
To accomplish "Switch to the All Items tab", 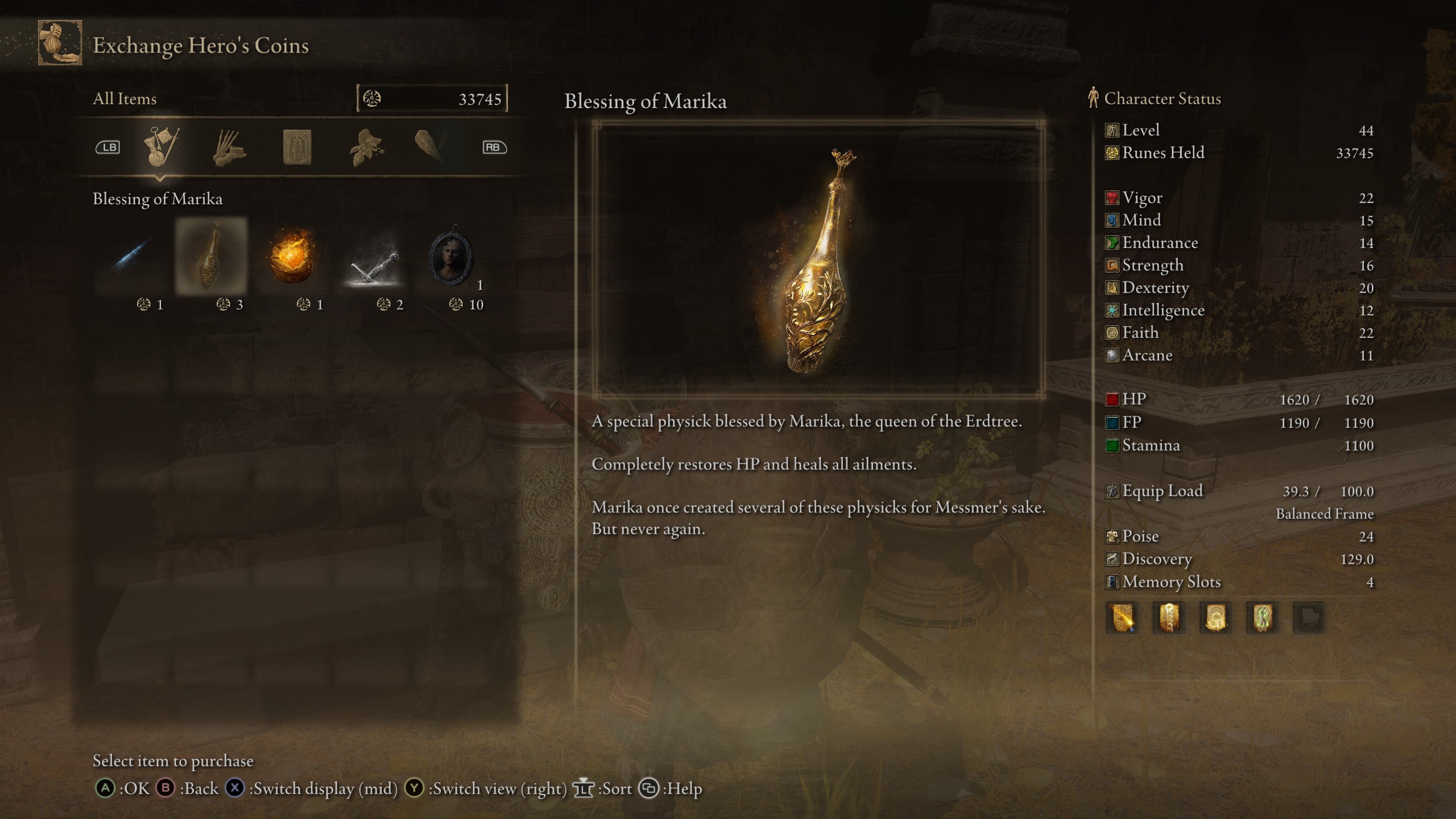I will pos(125,98).
